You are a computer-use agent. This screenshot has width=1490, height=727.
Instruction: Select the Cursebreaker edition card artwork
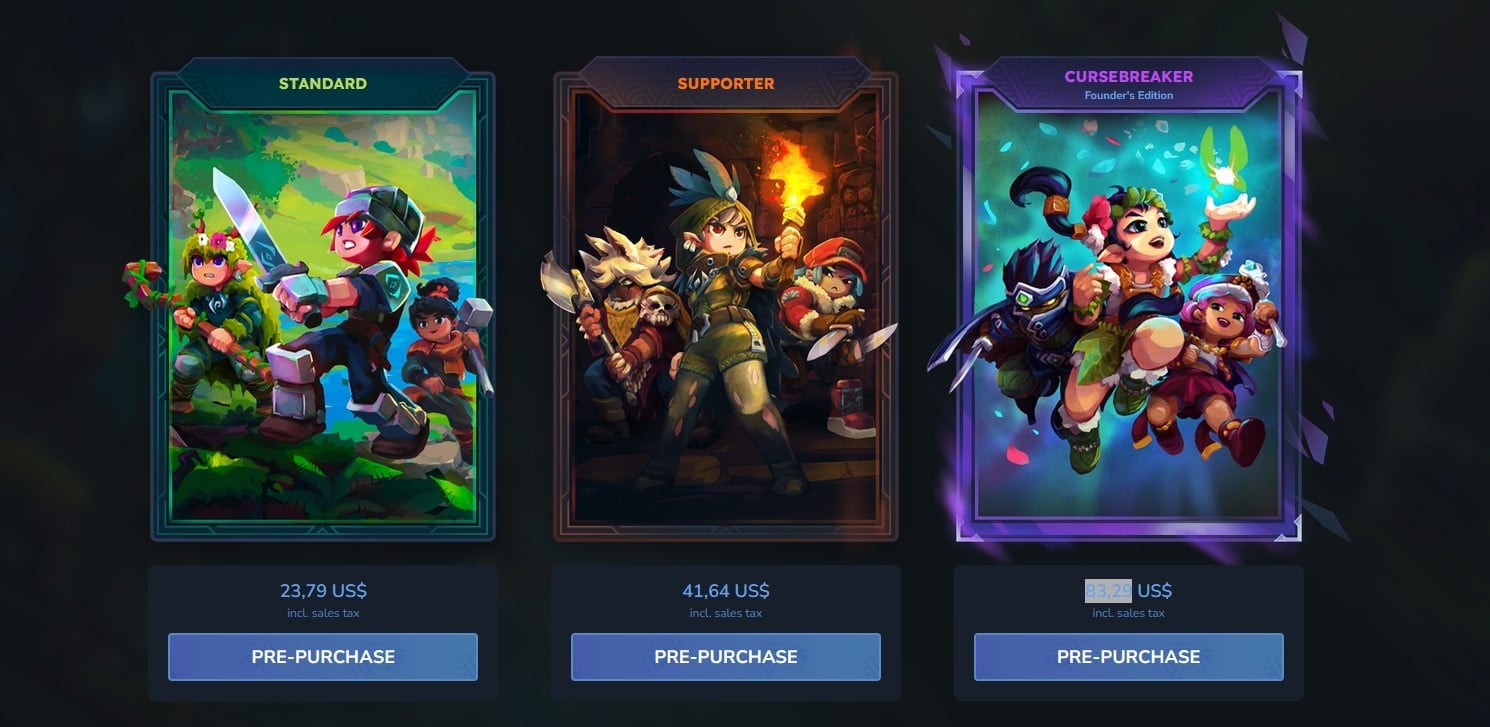1128,310
